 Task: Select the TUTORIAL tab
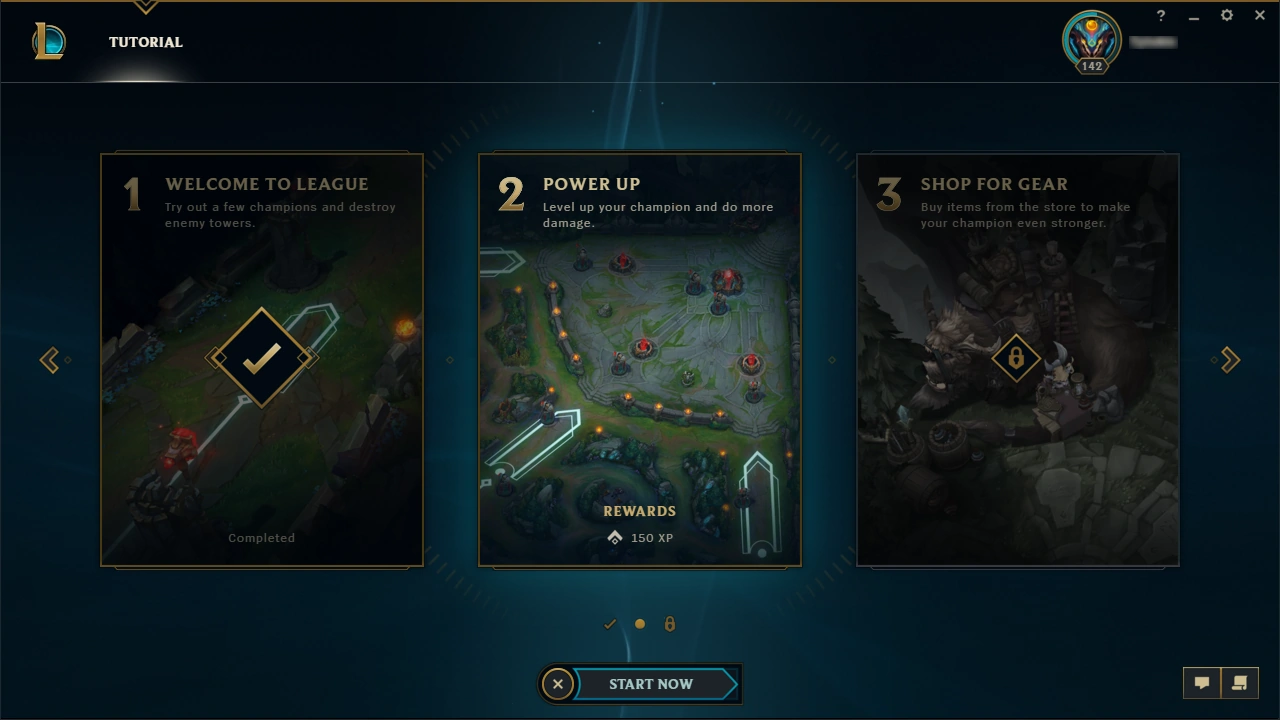145,42
